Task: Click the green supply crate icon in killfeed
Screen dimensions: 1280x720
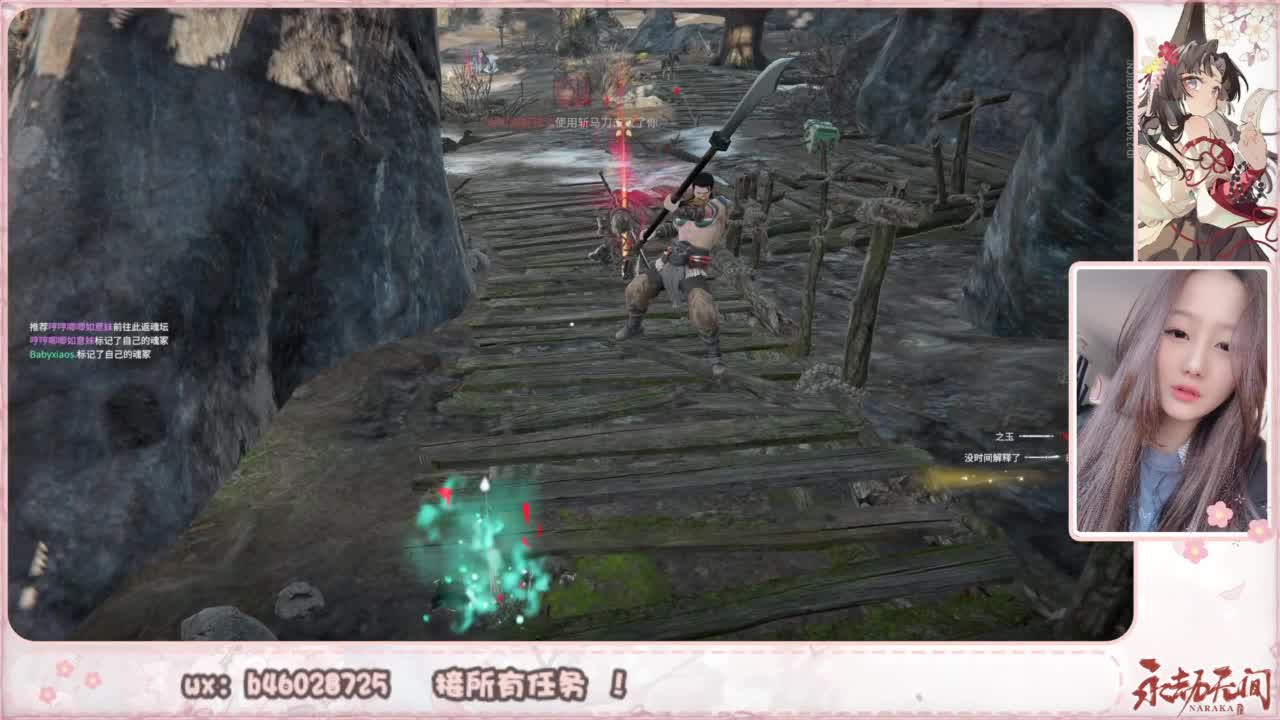Action: point(820,132)
